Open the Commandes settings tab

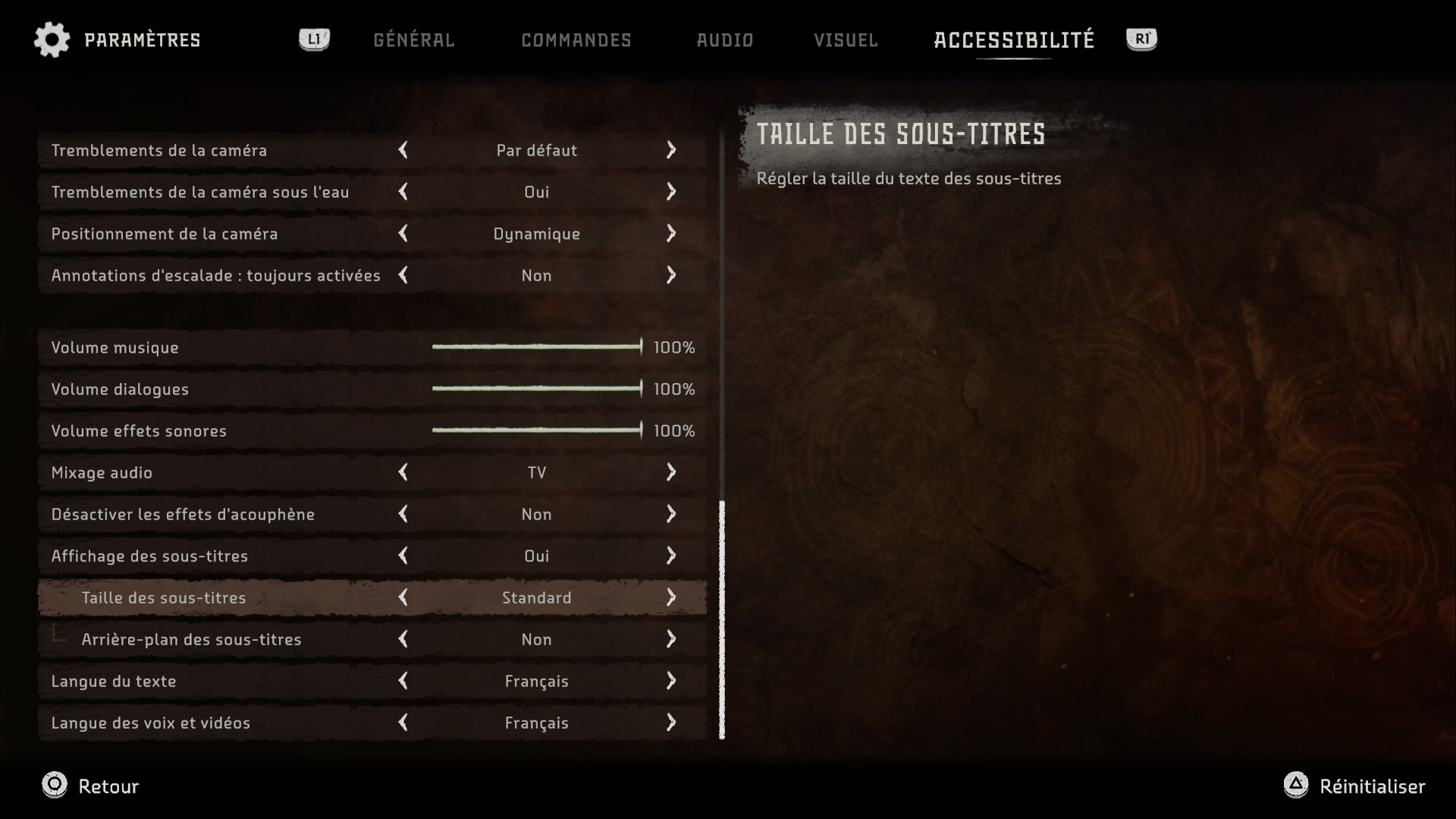tap(576, 40)
